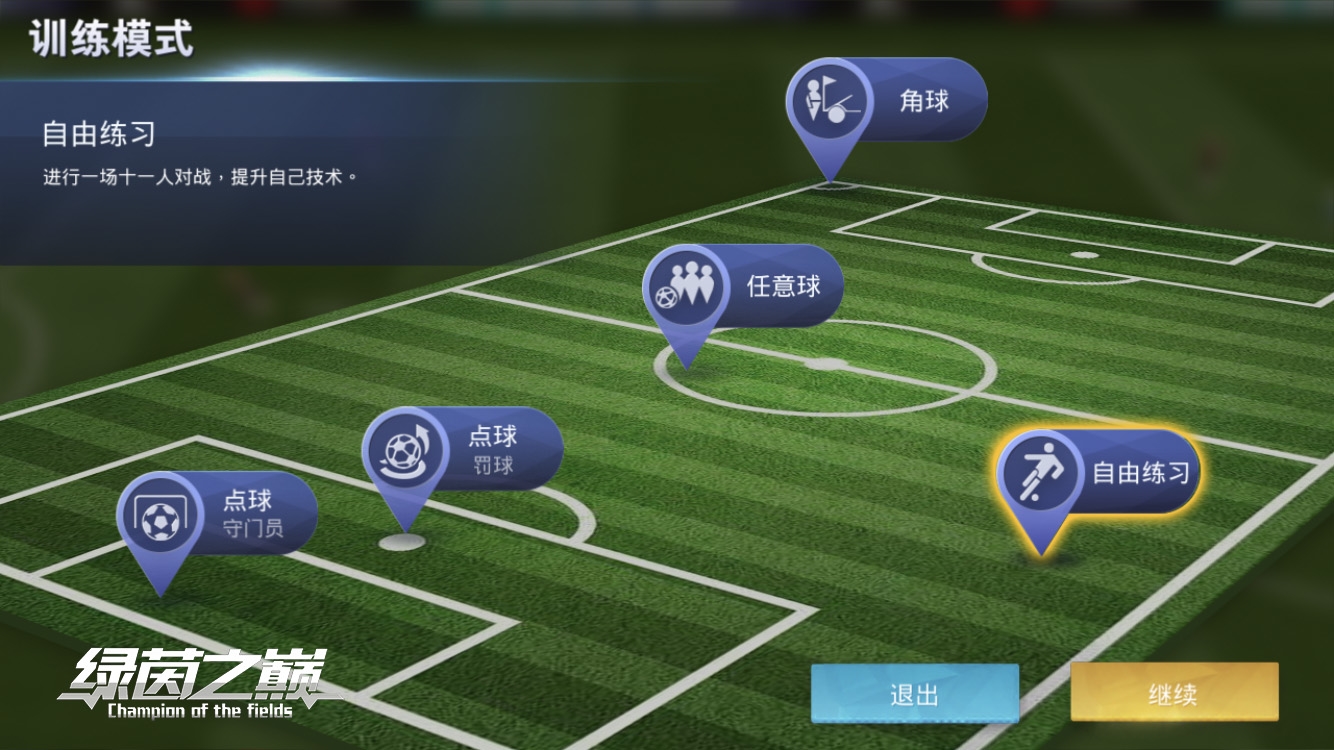Select the highlighted 自由练习 free practice marker
This screenshot has height=750, width=1334.
pyautogui.click(x=1099, y=472)
